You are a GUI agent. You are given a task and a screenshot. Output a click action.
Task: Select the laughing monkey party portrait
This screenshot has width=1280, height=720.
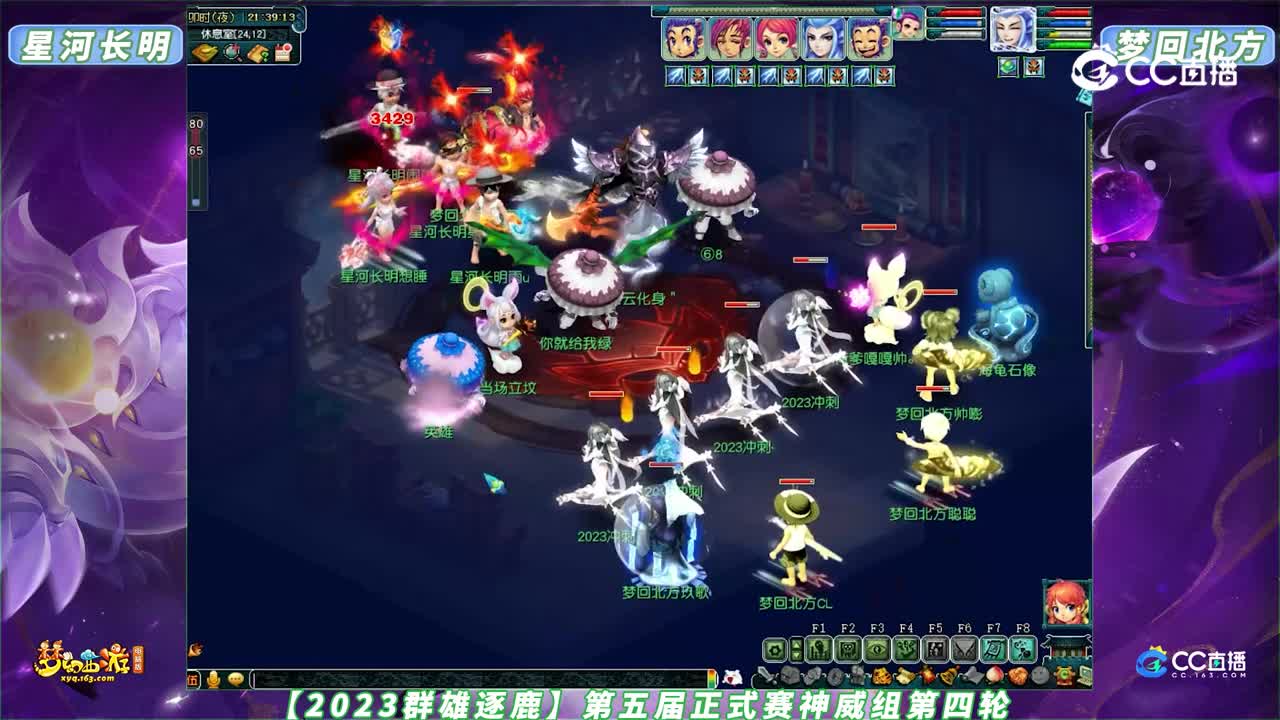(x=868, y=37)
